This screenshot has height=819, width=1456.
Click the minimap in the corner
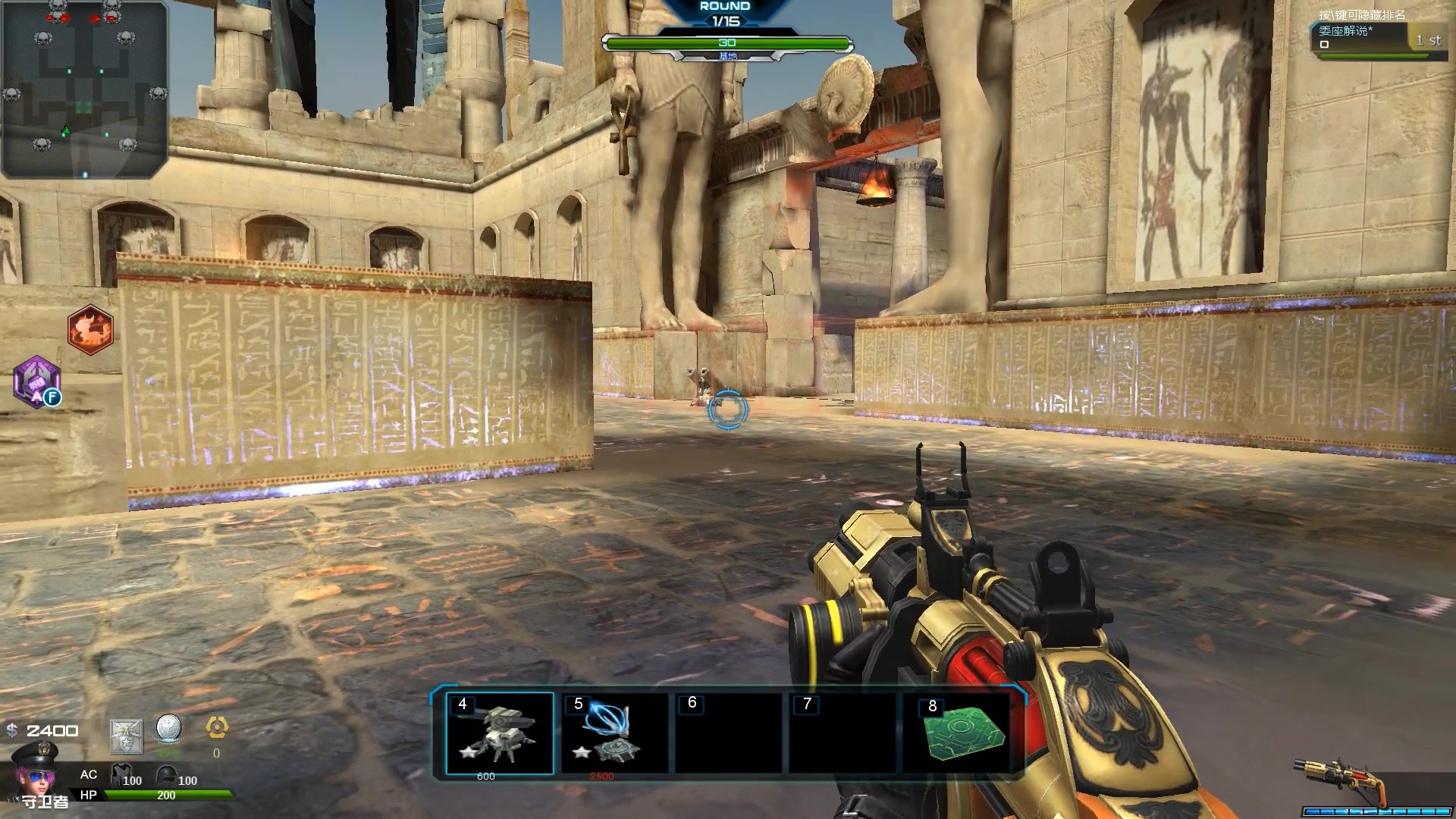point(83,89)
